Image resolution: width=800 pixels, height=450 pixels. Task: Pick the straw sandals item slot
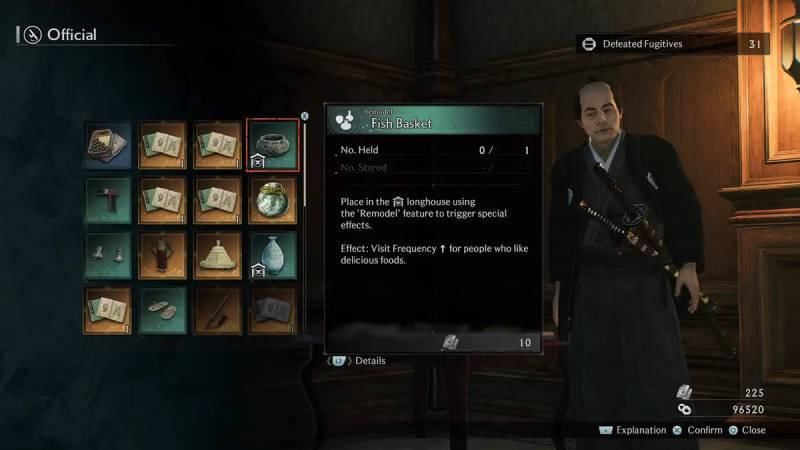click(163, 308)
